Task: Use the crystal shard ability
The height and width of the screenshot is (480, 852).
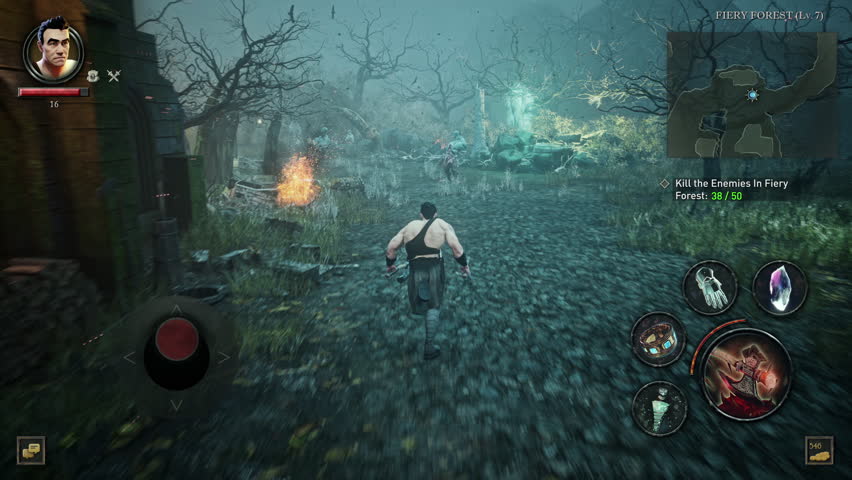Action: [779, 288]
